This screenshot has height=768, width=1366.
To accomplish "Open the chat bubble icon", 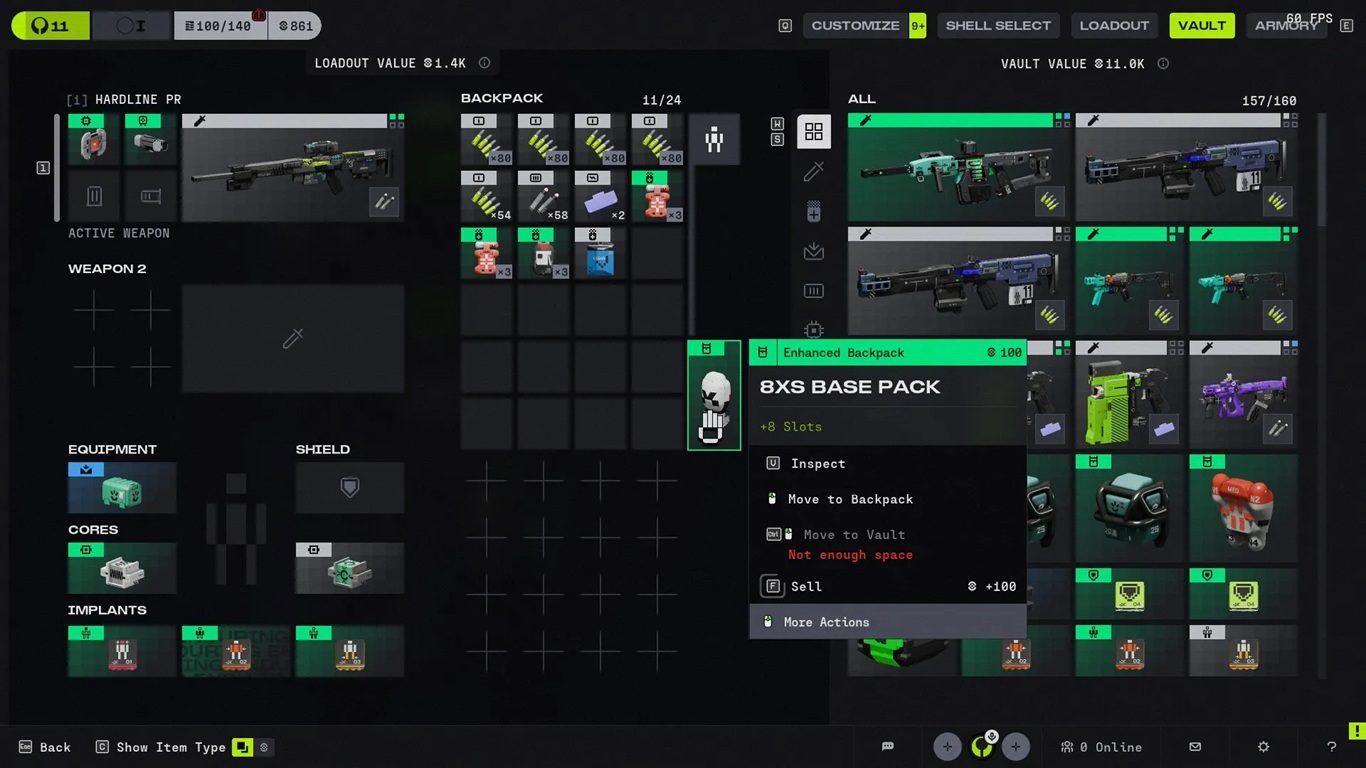I will [x=888, y=747].
